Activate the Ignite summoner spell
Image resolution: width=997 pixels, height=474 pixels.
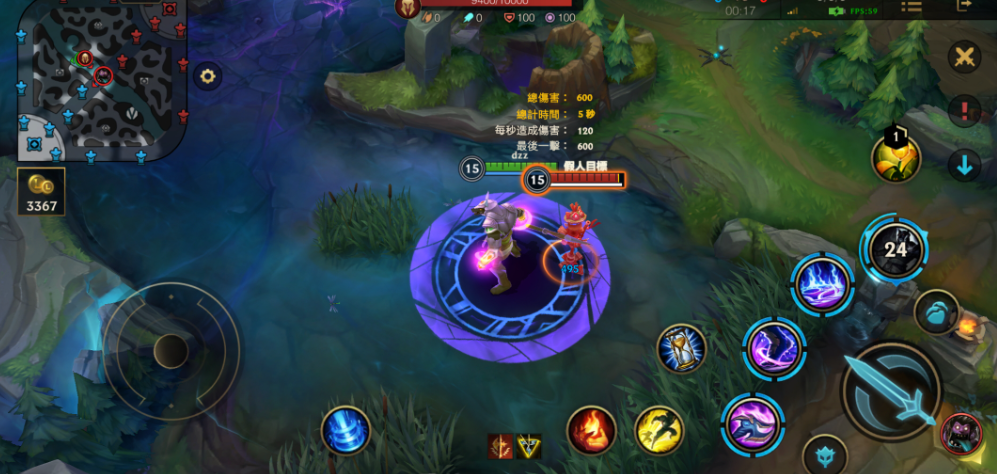pyautogui.click(x=591, y=430)
